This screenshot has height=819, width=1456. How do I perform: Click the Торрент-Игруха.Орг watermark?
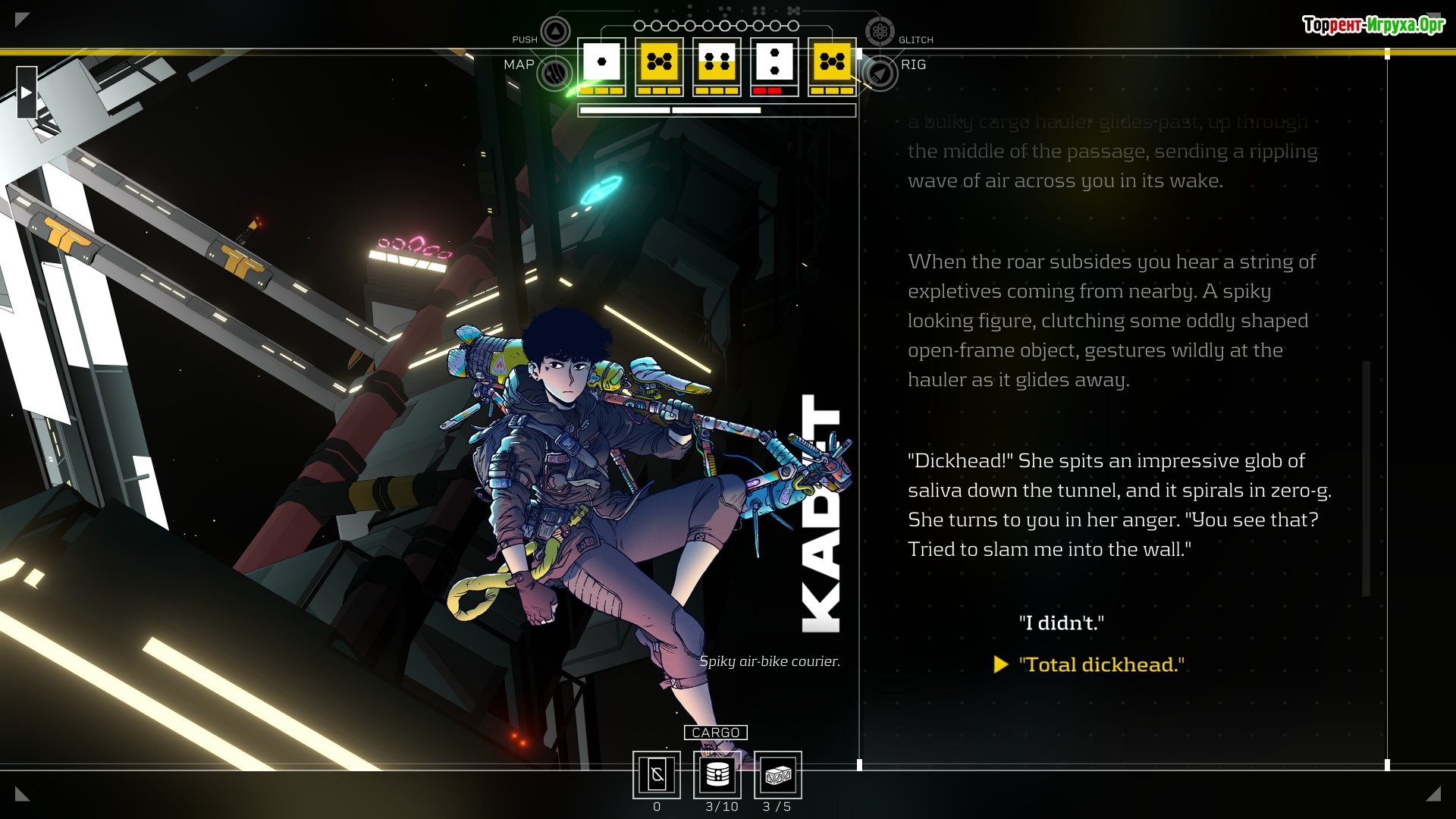pyautogui.click(x=1373, y=25)
